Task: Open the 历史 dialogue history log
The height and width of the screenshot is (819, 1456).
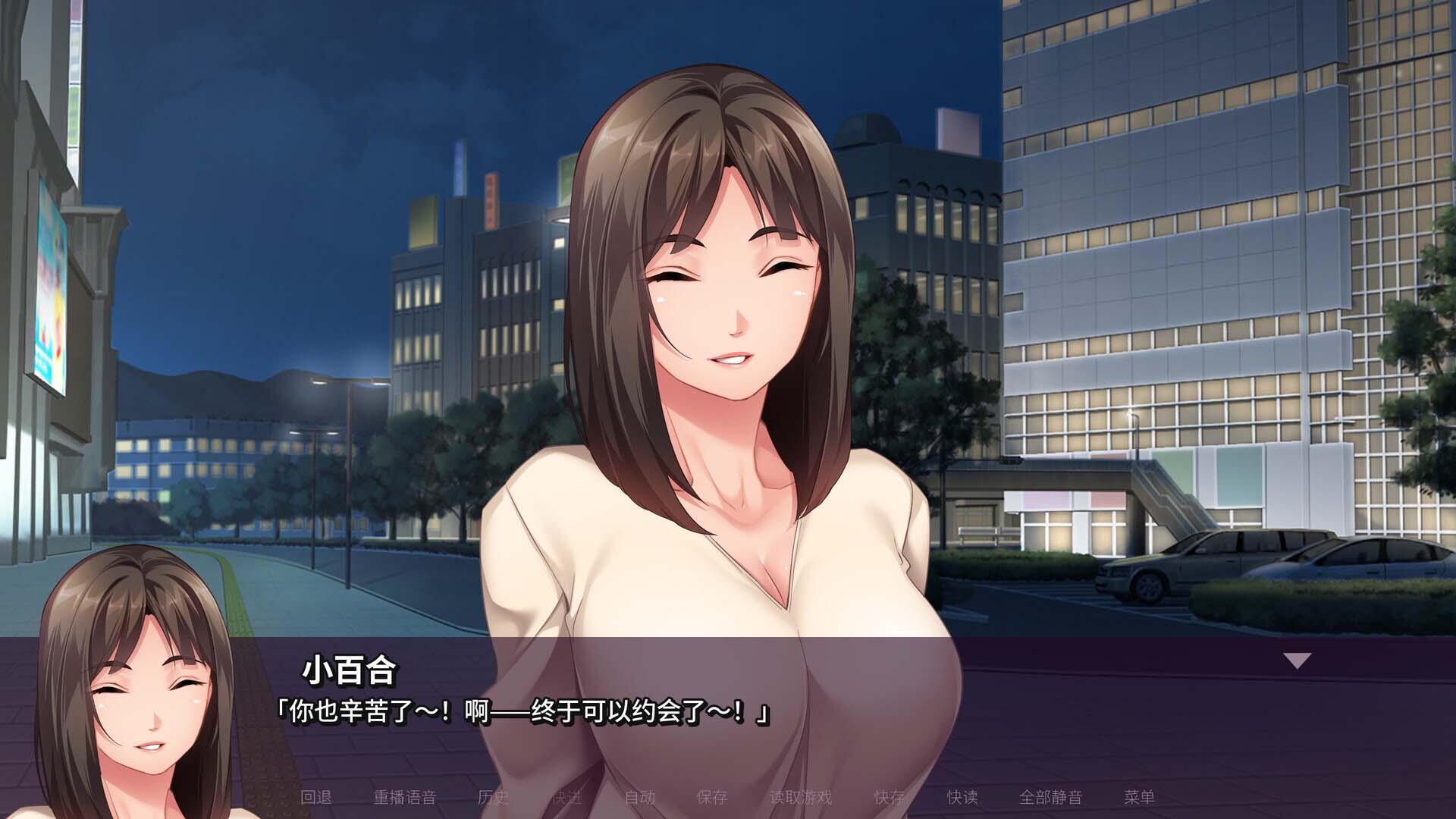Action: tap(494, 798)
